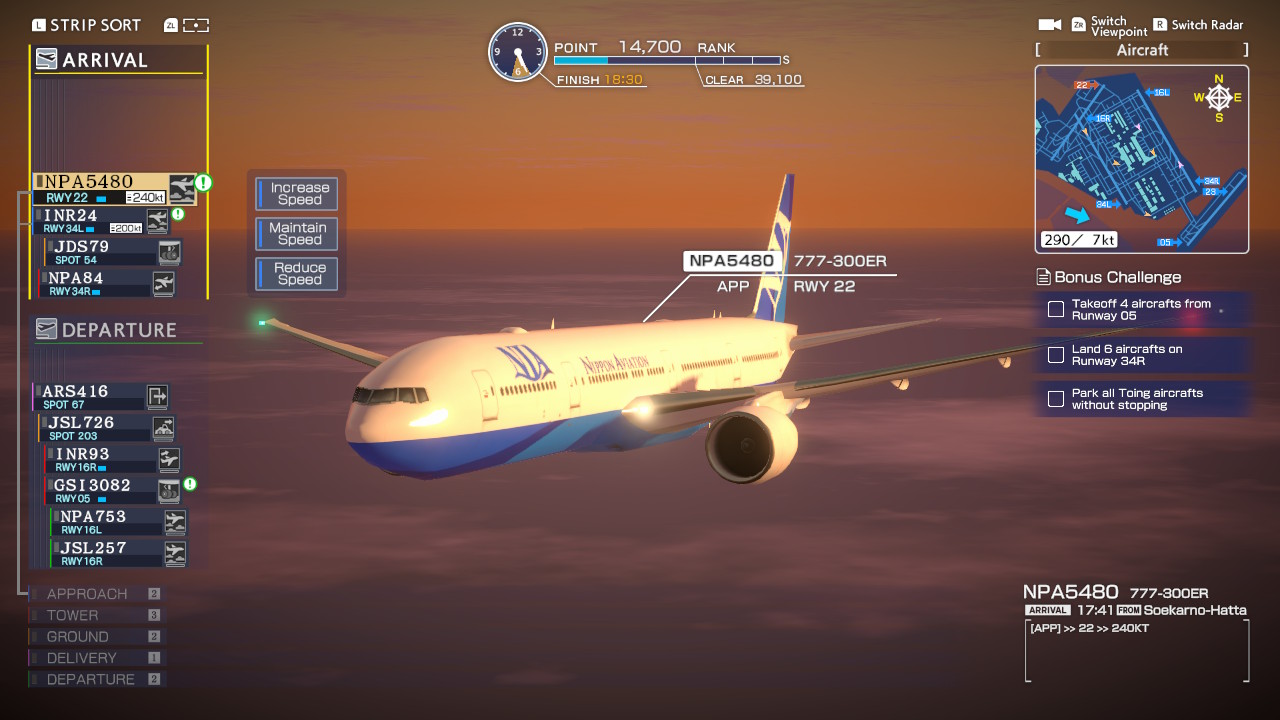Check the Land 6 aircrafts on Runway 34R challenge
This screenshot has height=720, width=1280.
click(1055, 355)
